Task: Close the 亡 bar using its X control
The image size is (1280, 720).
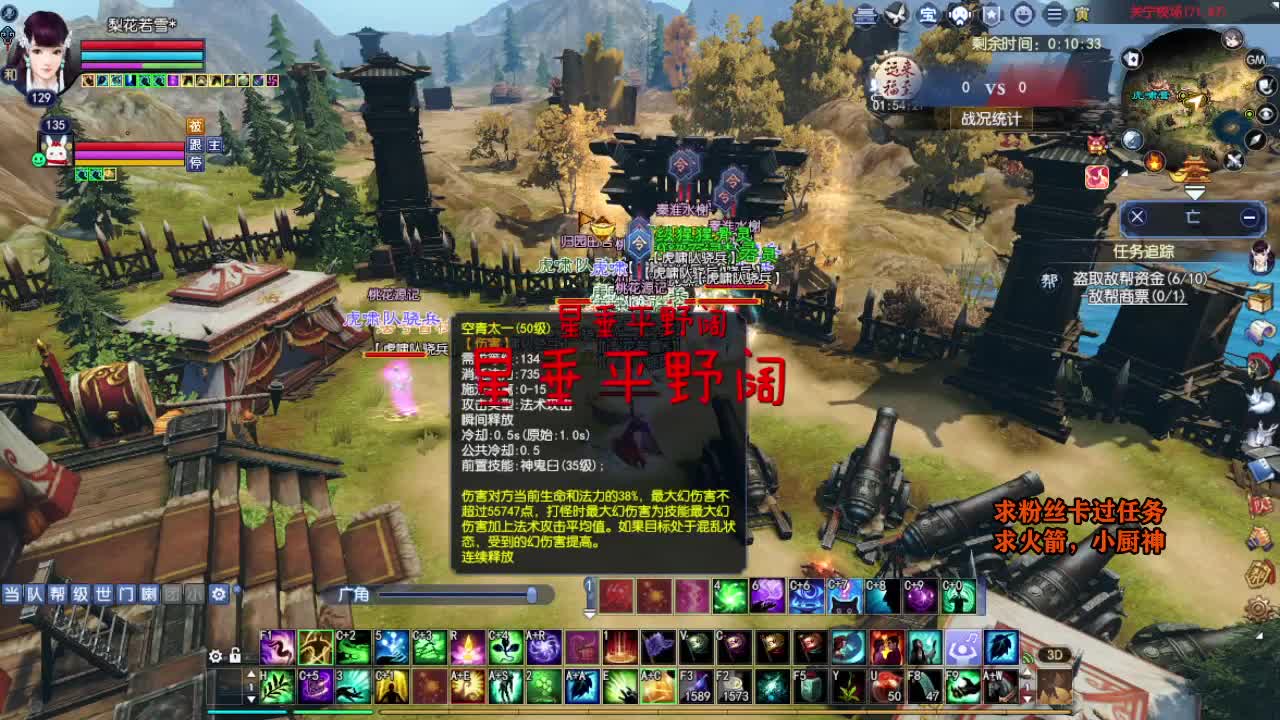Action: coord(1137,215)
